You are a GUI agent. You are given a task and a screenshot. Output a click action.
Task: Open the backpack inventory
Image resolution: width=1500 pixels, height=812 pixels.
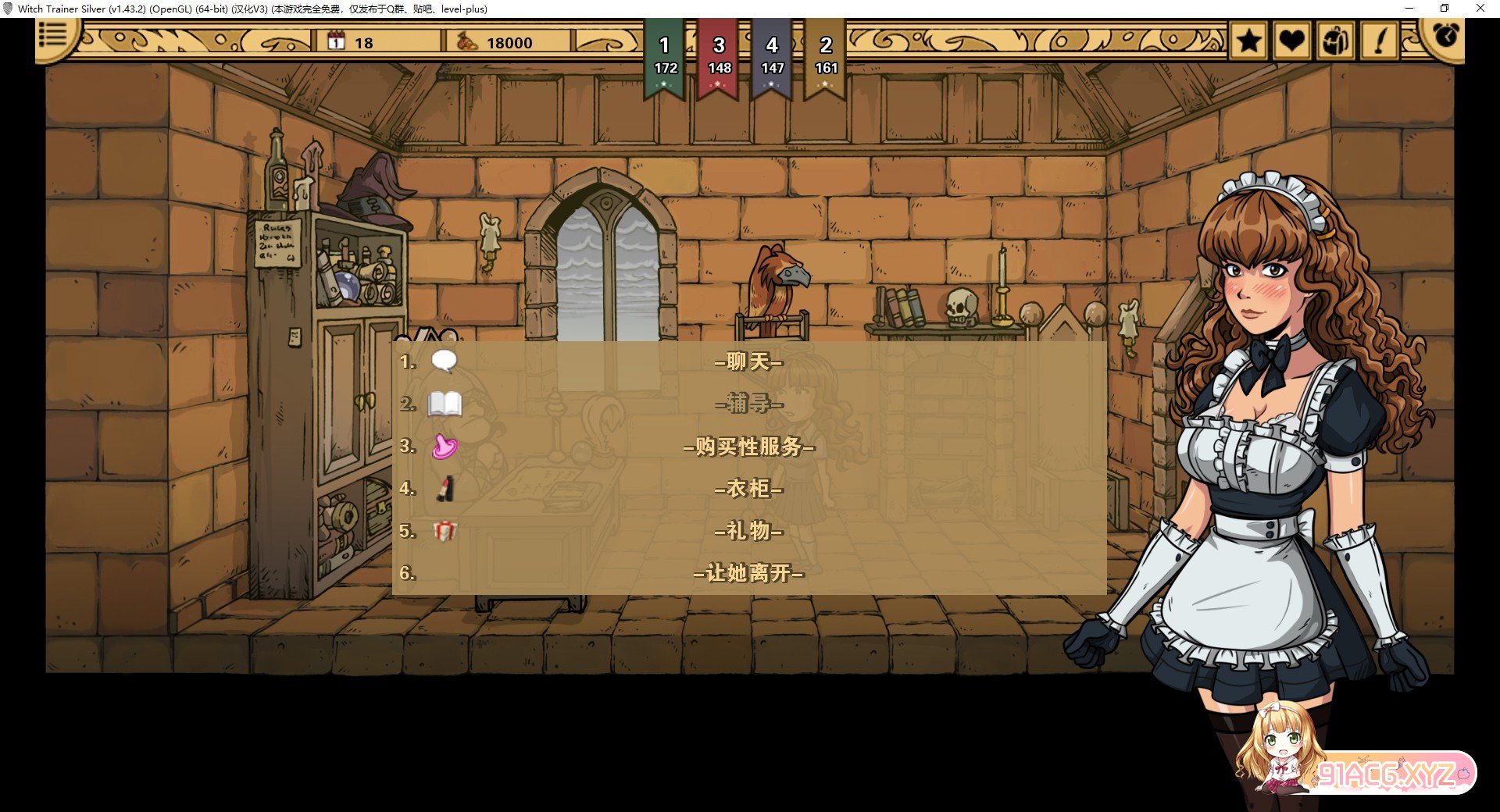click(1335, 41)
